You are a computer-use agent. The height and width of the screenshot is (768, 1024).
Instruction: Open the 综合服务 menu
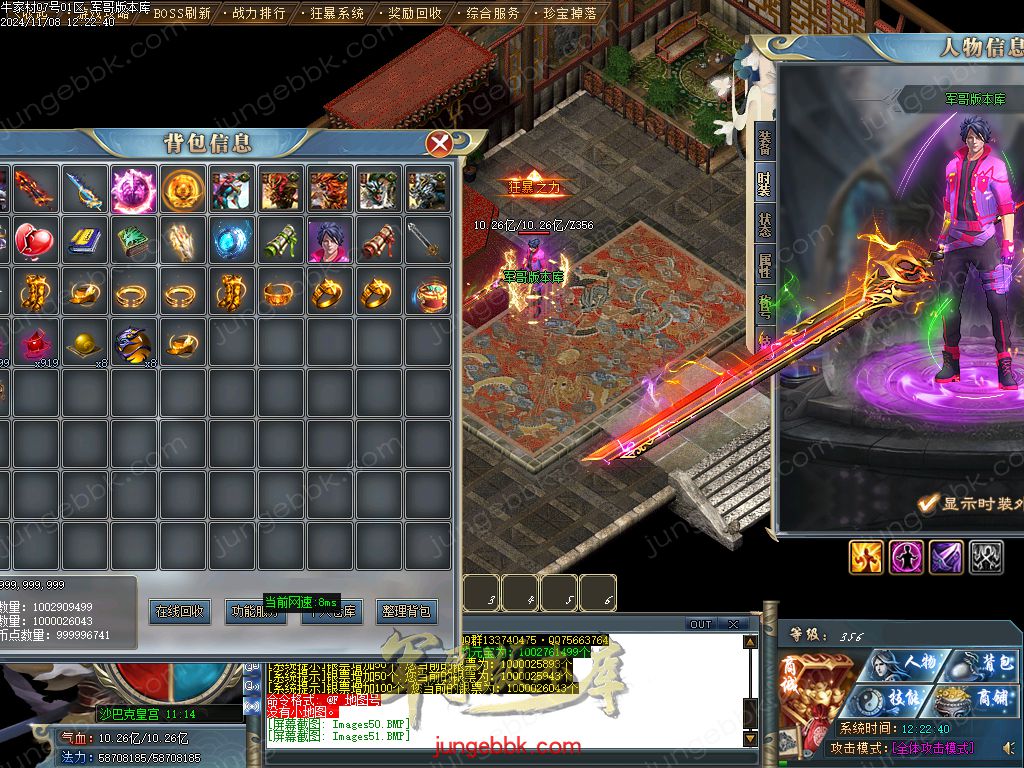(493, 14)
